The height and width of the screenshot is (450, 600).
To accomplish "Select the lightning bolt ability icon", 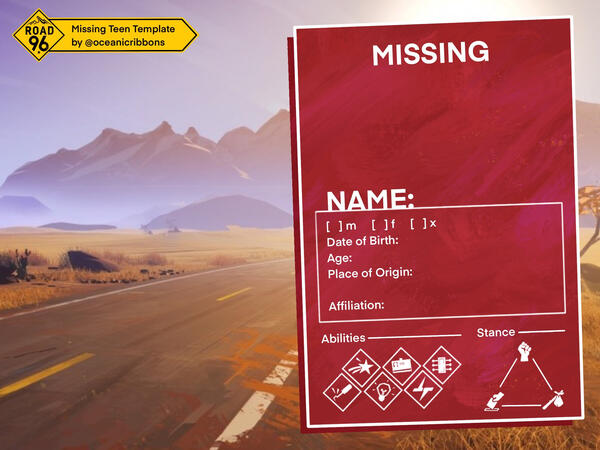I will (x=422, y=391).
